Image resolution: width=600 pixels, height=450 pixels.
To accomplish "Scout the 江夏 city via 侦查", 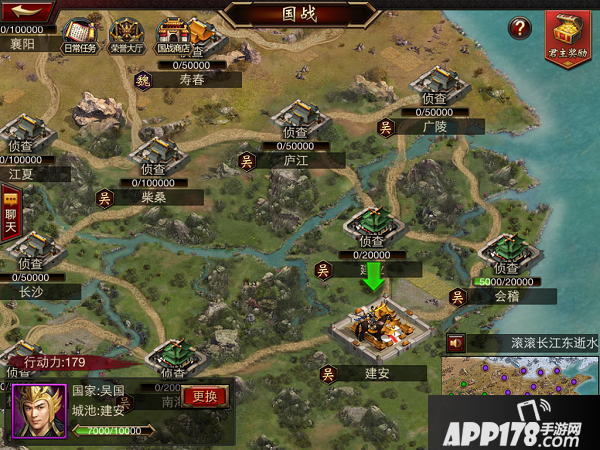I will click(22, 145).
